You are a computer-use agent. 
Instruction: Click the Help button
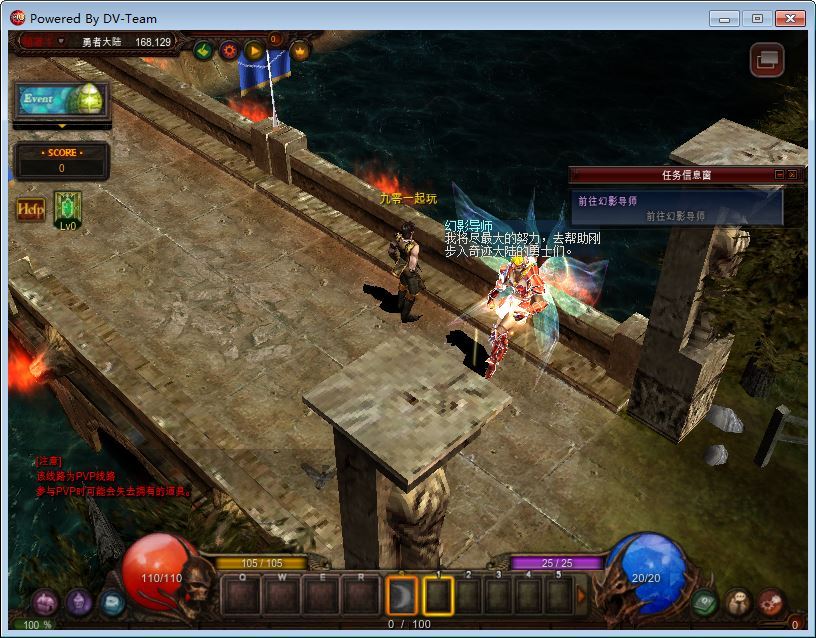[30, 210]
